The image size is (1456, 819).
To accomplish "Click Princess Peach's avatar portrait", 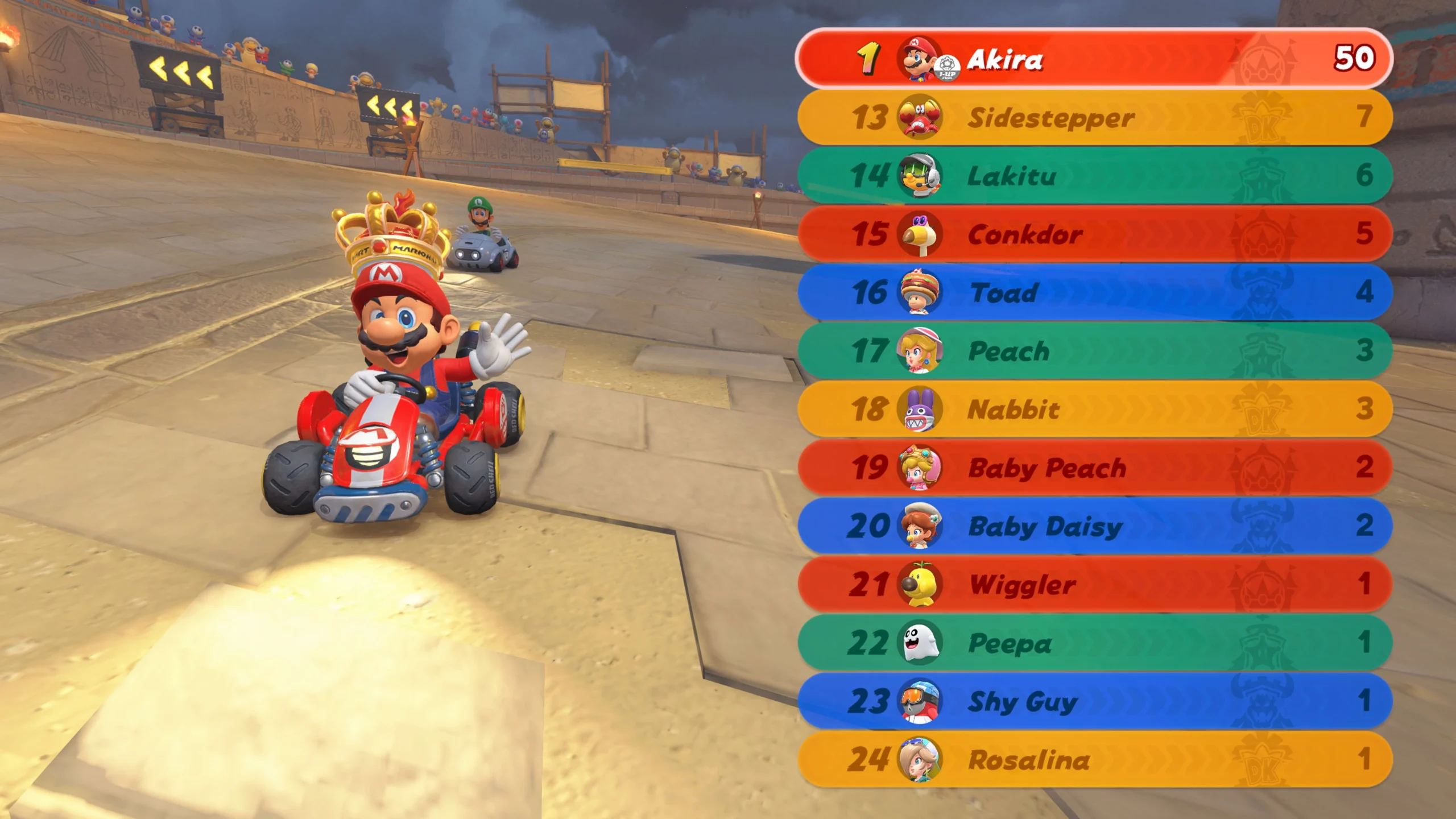I will [919, 352].
